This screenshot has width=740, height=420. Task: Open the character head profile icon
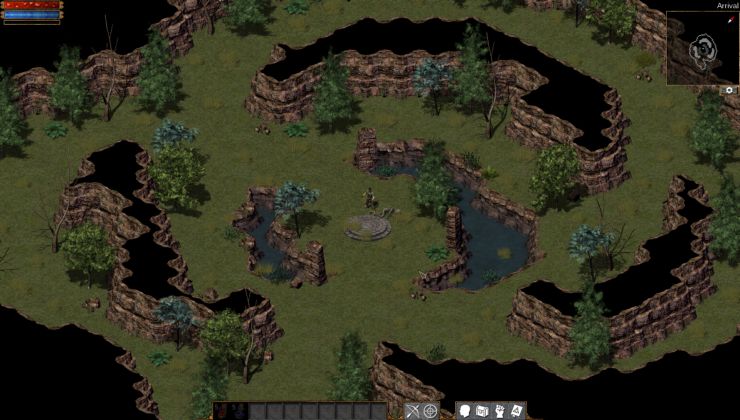(465, 411)
